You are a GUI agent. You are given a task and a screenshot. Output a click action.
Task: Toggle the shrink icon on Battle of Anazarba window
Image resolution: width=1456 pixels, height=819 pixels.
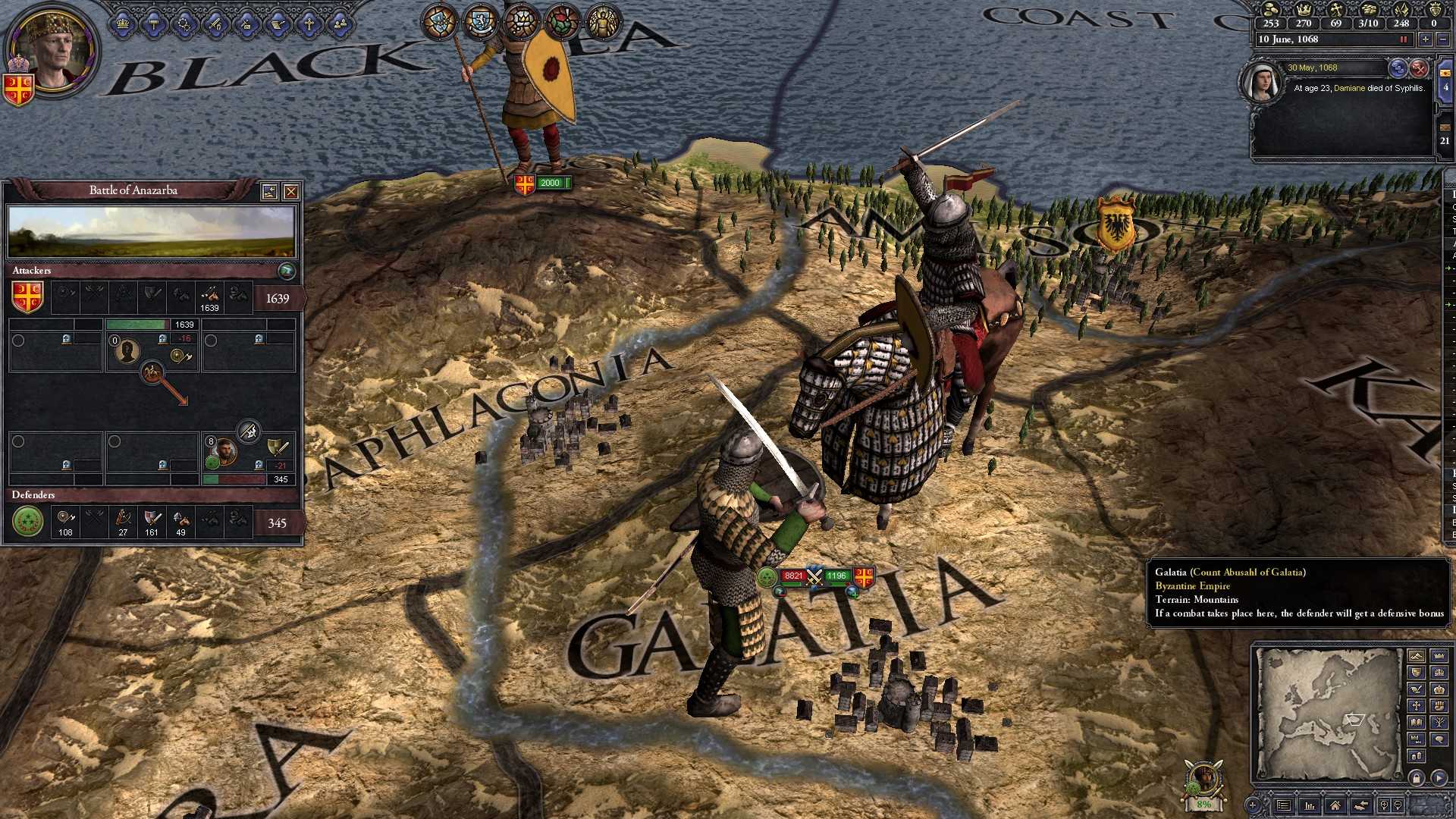[x=270, y=190]
